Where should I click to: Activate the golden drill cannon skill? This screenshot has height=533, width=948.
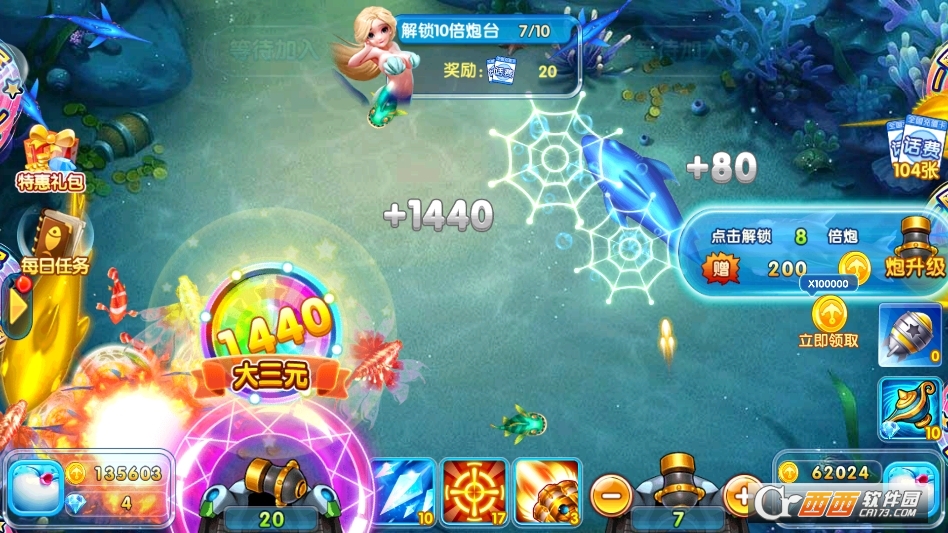[x=547, y=492]
